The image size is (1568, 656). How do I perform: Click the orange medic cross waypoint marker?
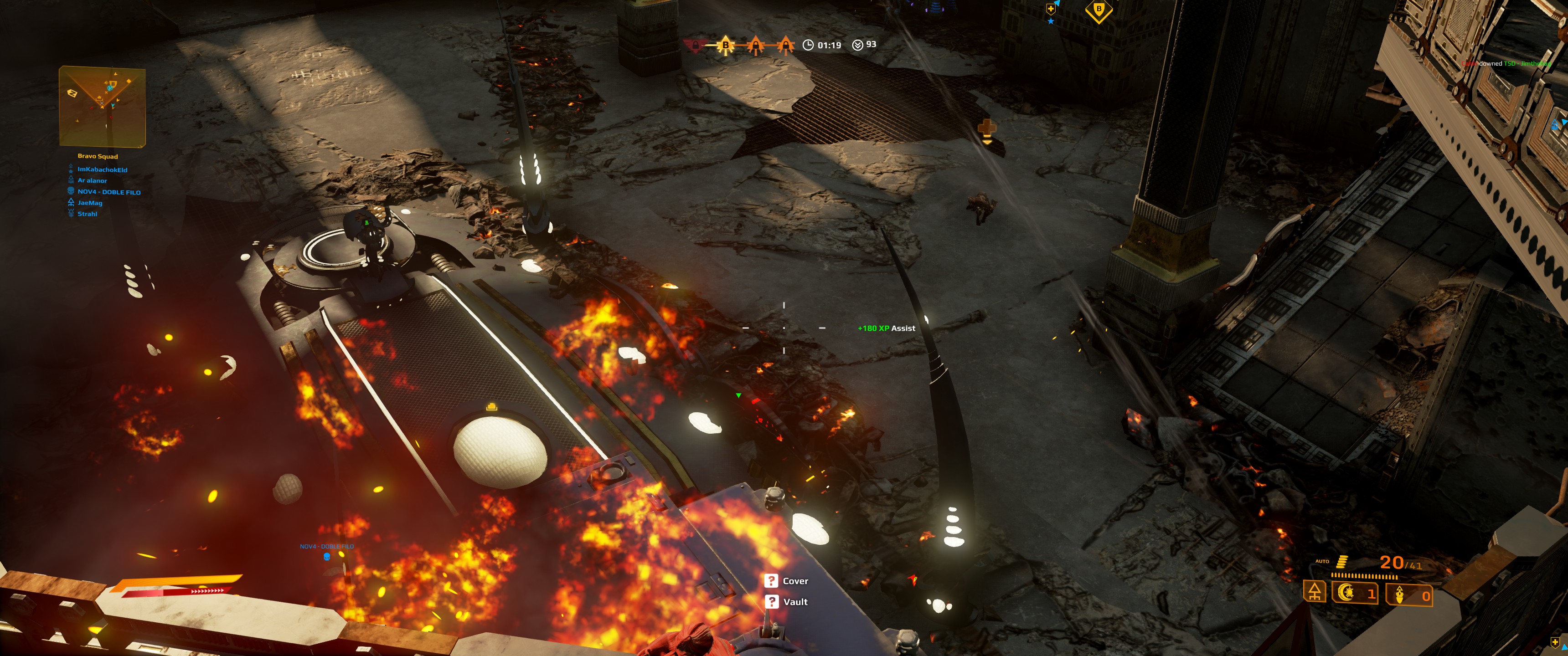click(987, 129)
